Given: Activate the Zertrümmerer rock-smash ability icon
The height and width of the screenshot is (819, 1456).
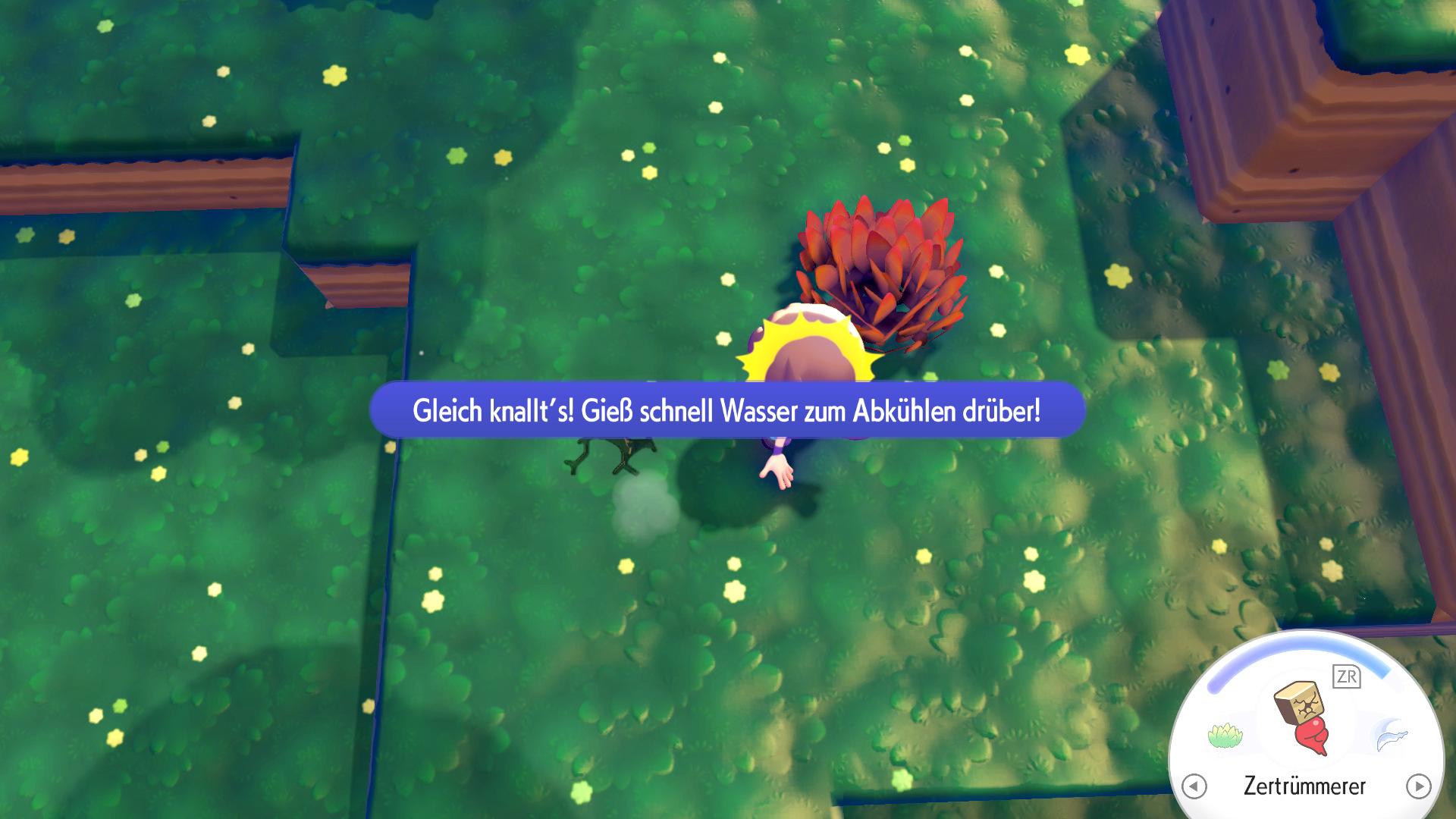Looking at the screenshot, I should [1303, 717].
